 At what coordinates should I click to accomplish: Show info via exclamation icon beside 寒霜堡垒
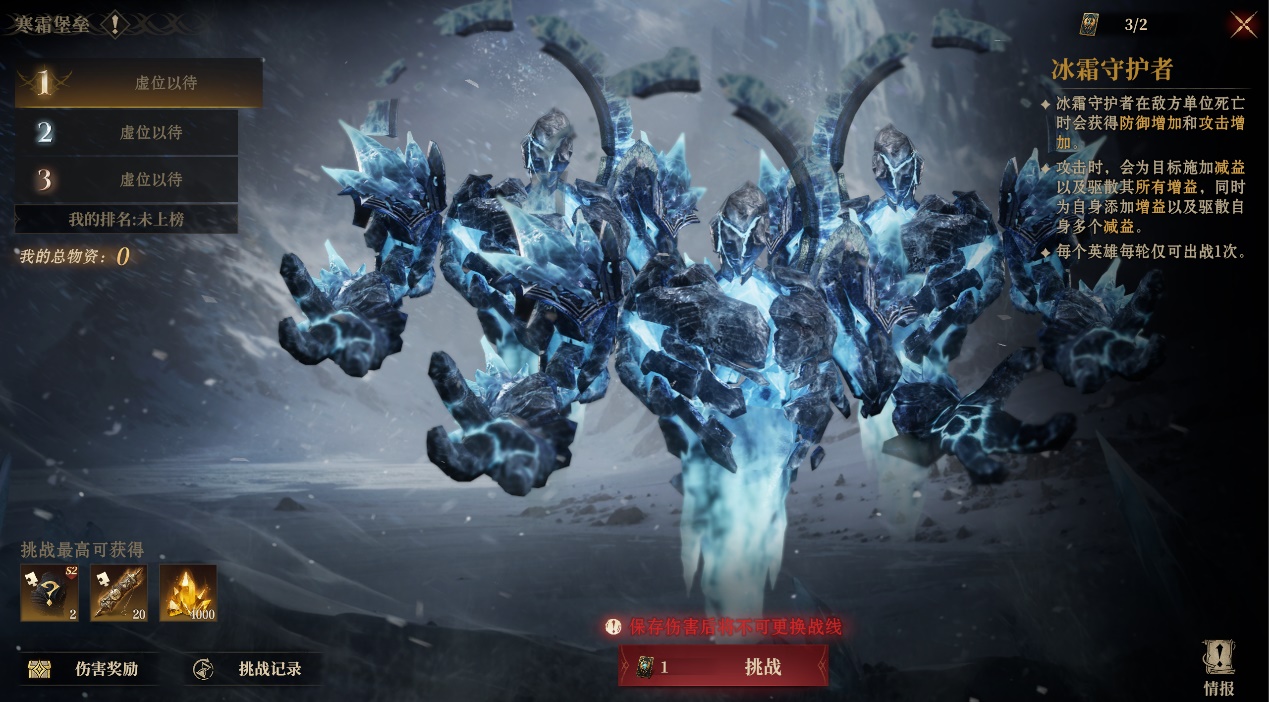click(x=115, y=24)
